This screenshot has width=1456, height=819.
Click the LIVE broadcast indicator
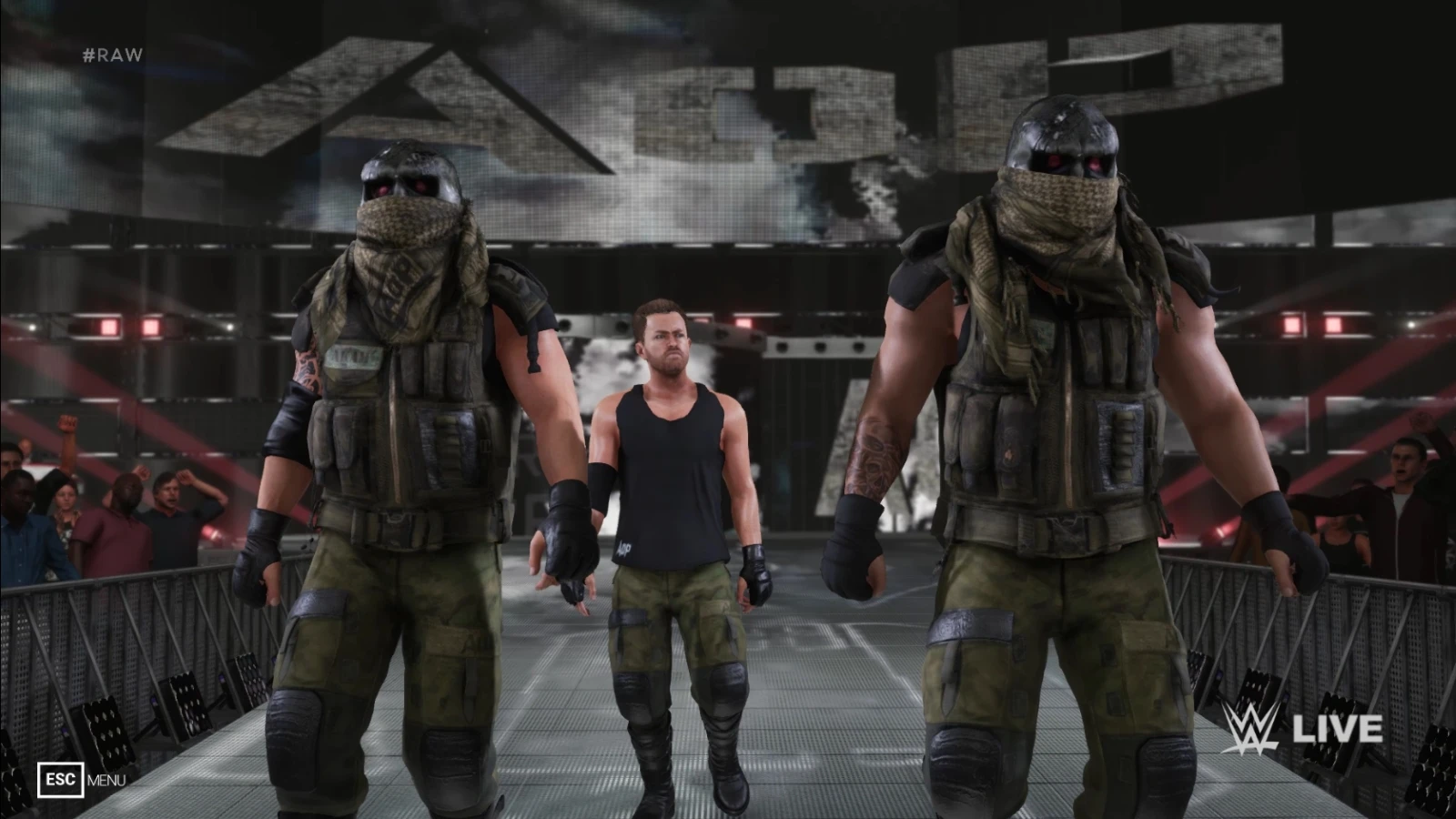(x=1338, y=728)
